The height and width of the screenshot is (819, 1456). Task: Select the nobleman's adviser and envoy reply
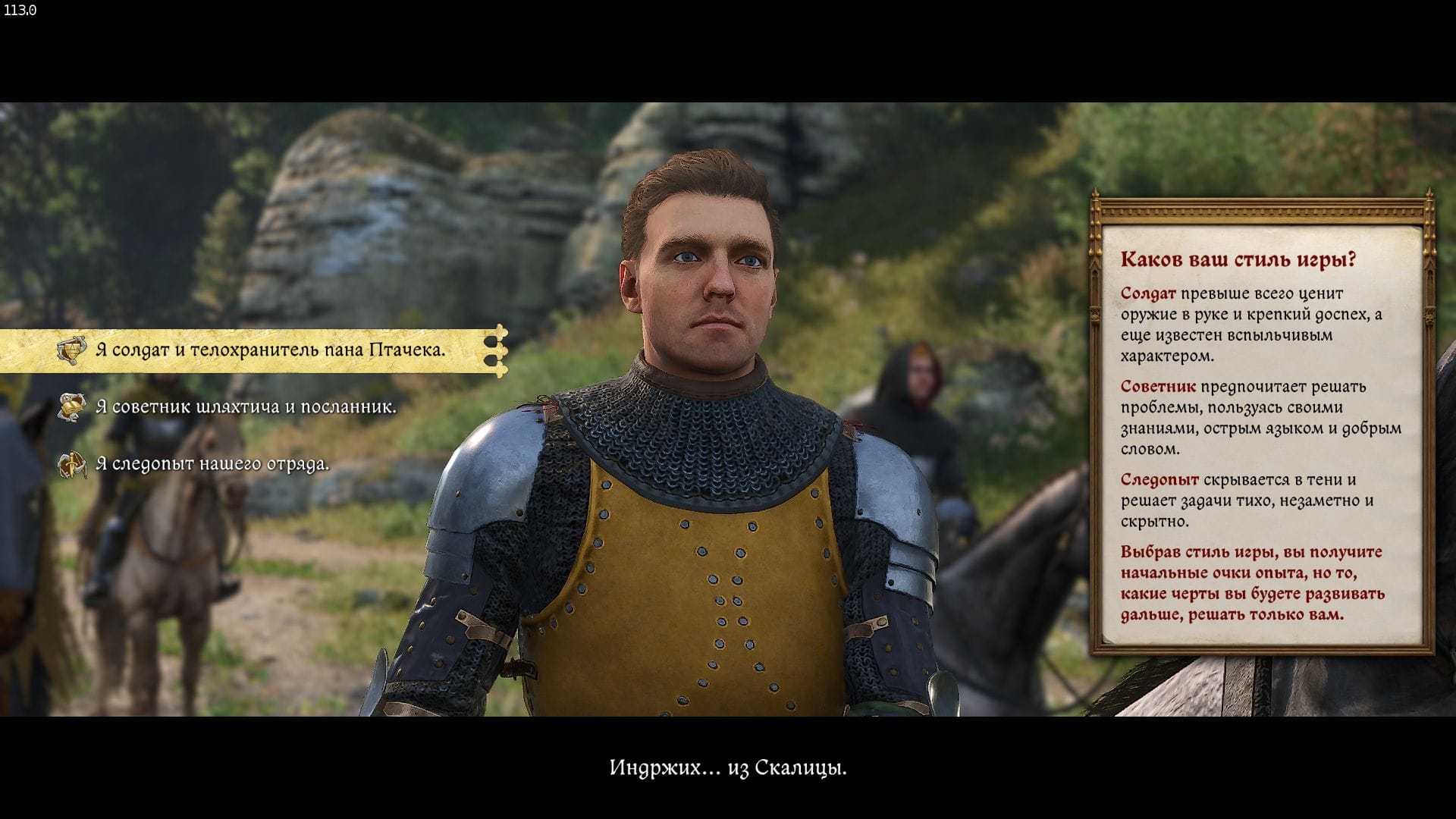tap(246, 407)
